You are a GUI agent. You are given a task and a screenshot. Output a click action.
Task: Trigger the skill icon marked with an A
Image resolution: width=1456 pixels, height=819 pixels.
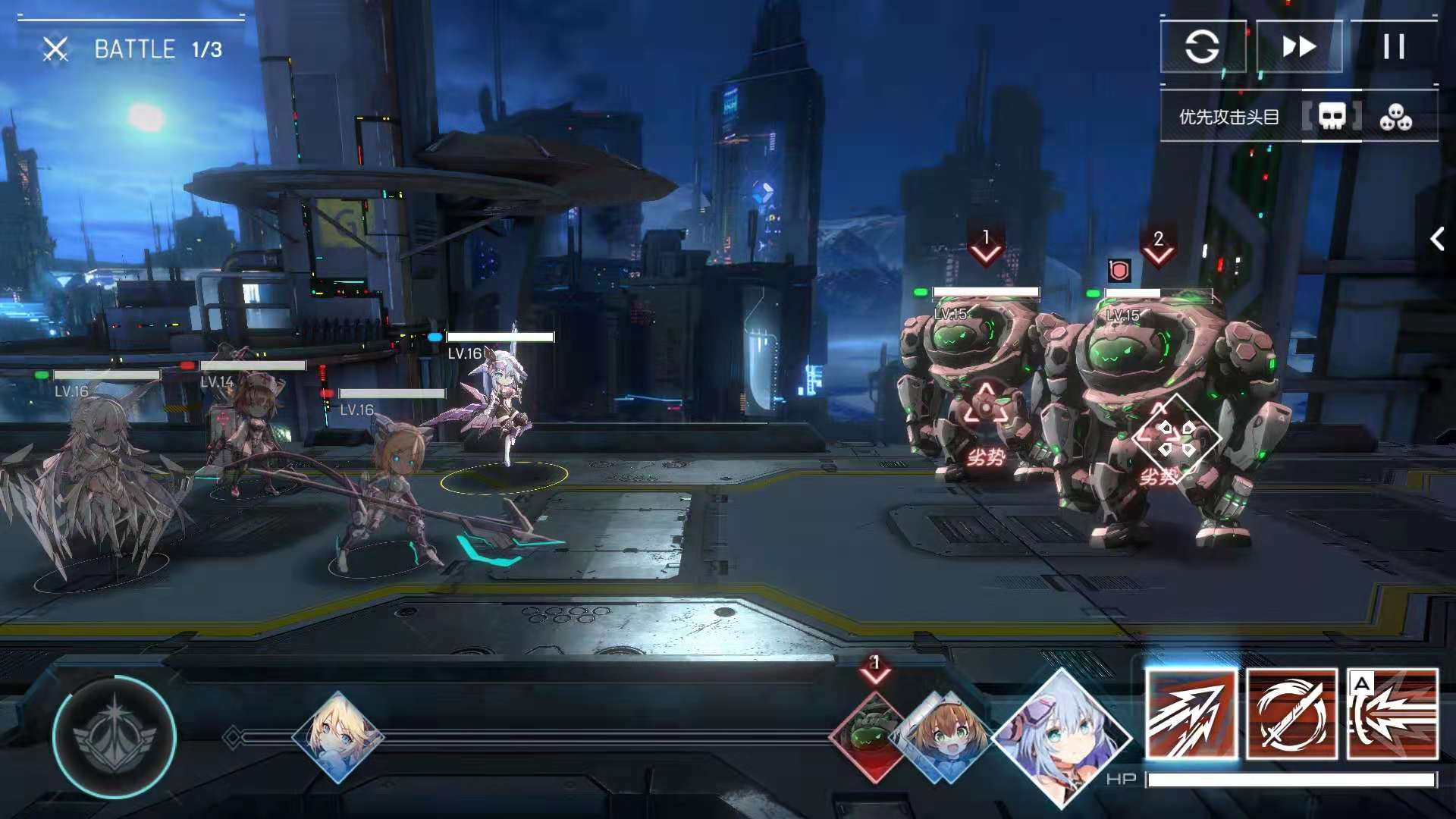pyautogui.click(x=1392, y=714)
